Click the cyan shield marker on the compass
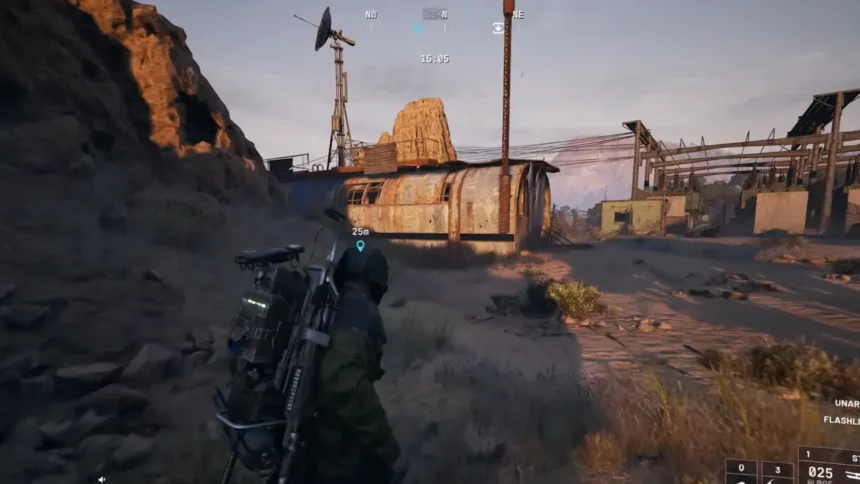860x484 pixels. pyautogui.click(x=418, y=28)
